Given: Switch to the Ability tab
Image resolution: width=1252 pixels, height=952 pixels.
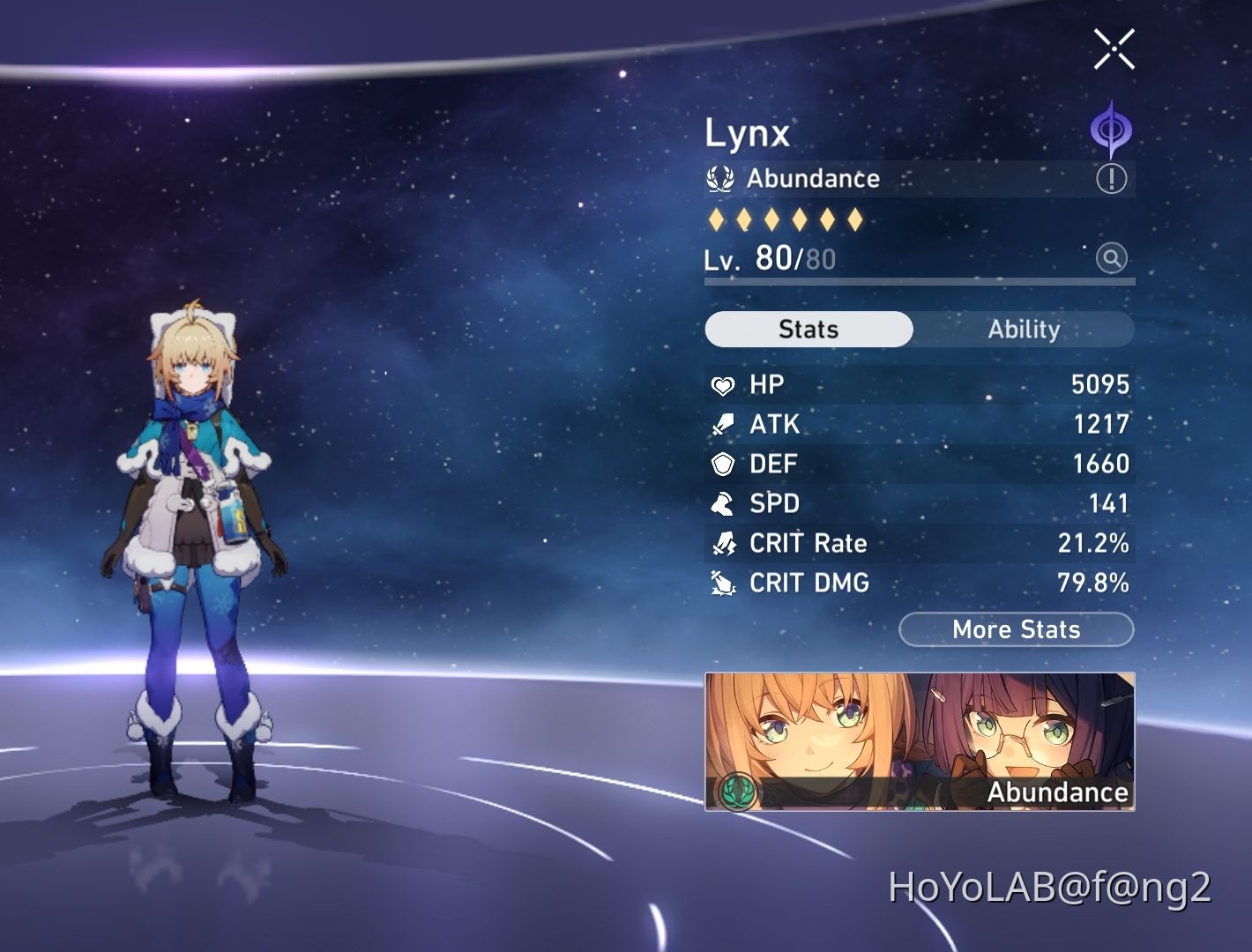Looking at the screenshot, I should (x=1023, y=330).
